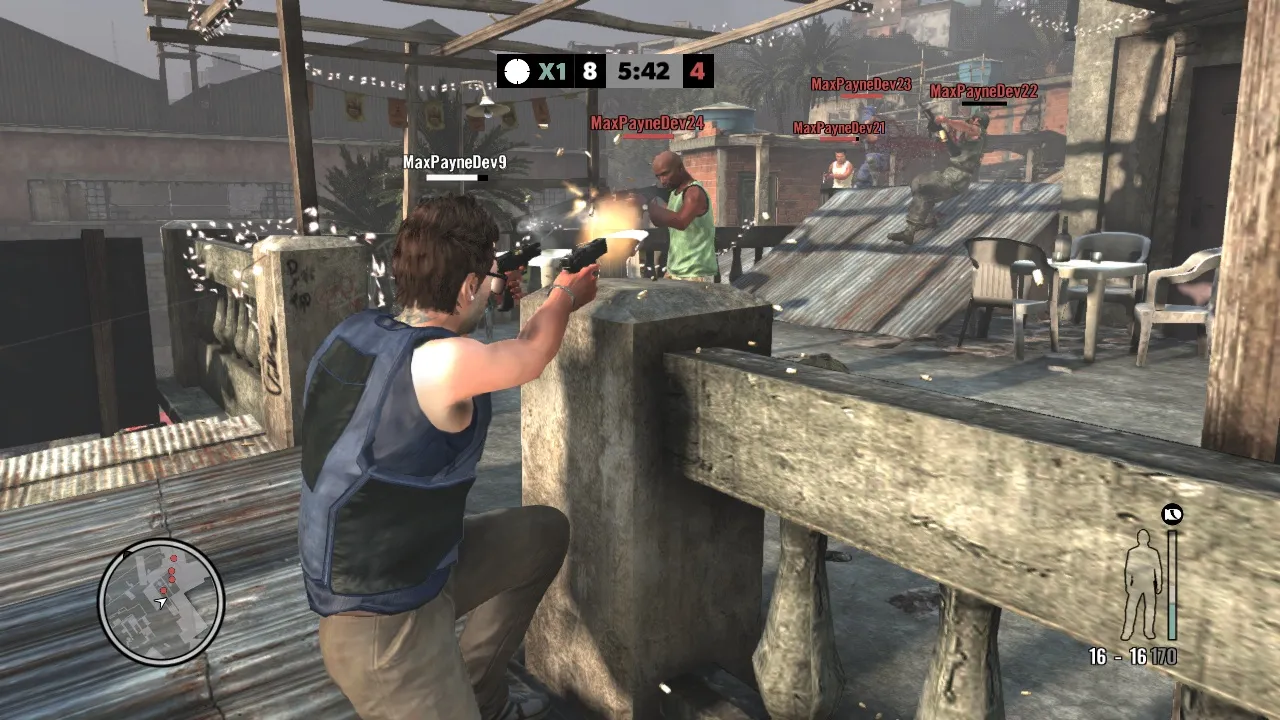The height and width of the screenshot is (720, 1280).
Task: Target the MaxPayneDev21 enemy name tag
Action: point(838,128)
